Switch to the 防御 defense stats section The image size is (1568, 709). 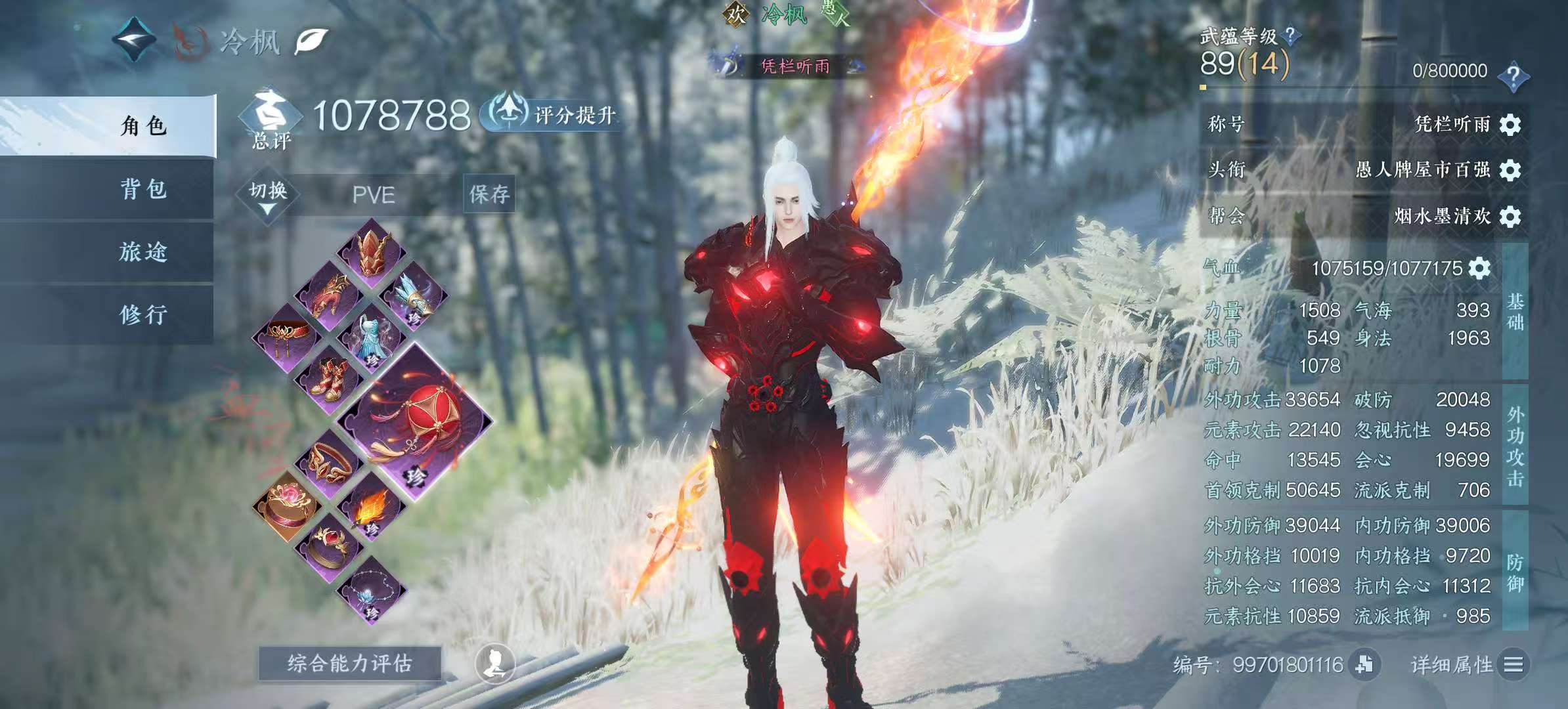coord(1515,571)
